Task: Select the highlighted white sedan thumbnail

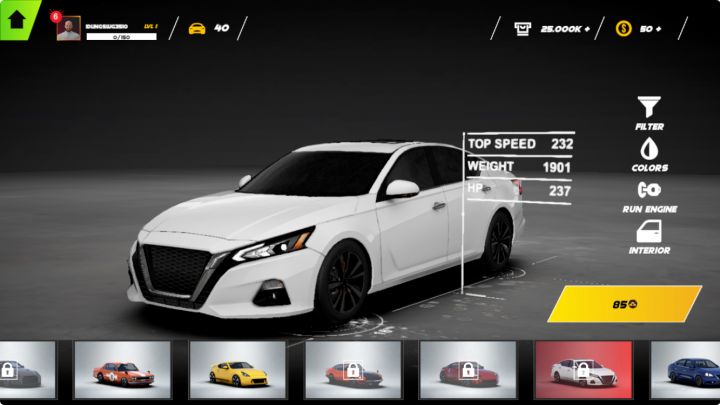Action: point(583,370)
